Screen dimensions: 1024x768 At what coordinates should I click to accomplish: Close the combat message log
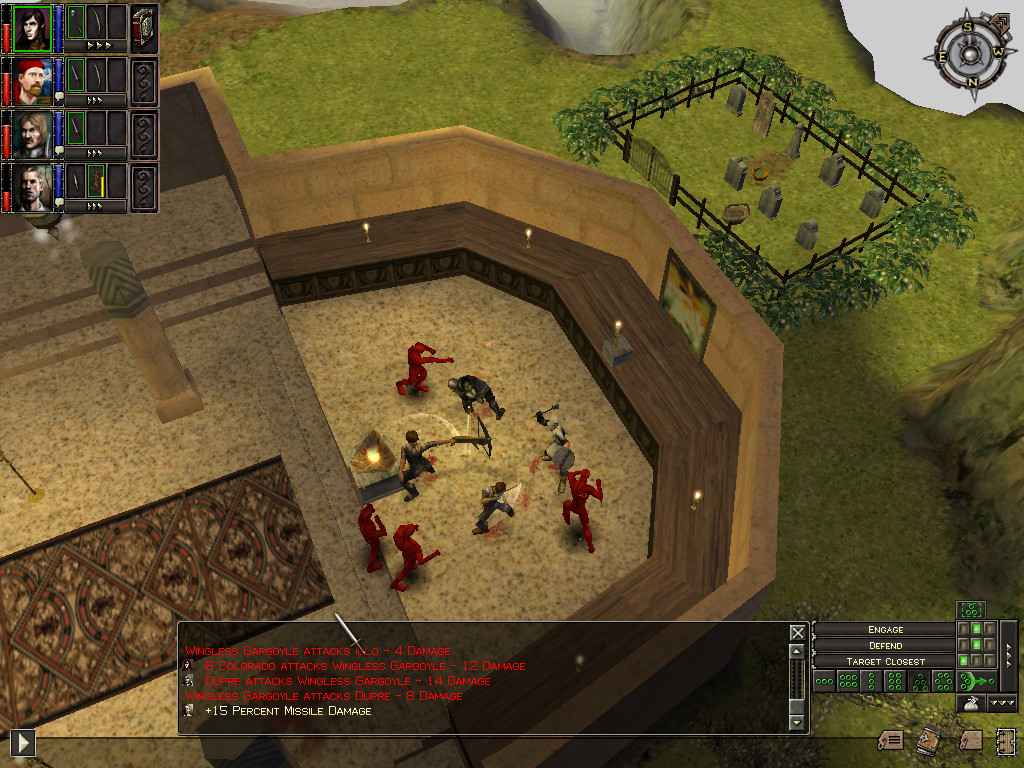(797, 632)
